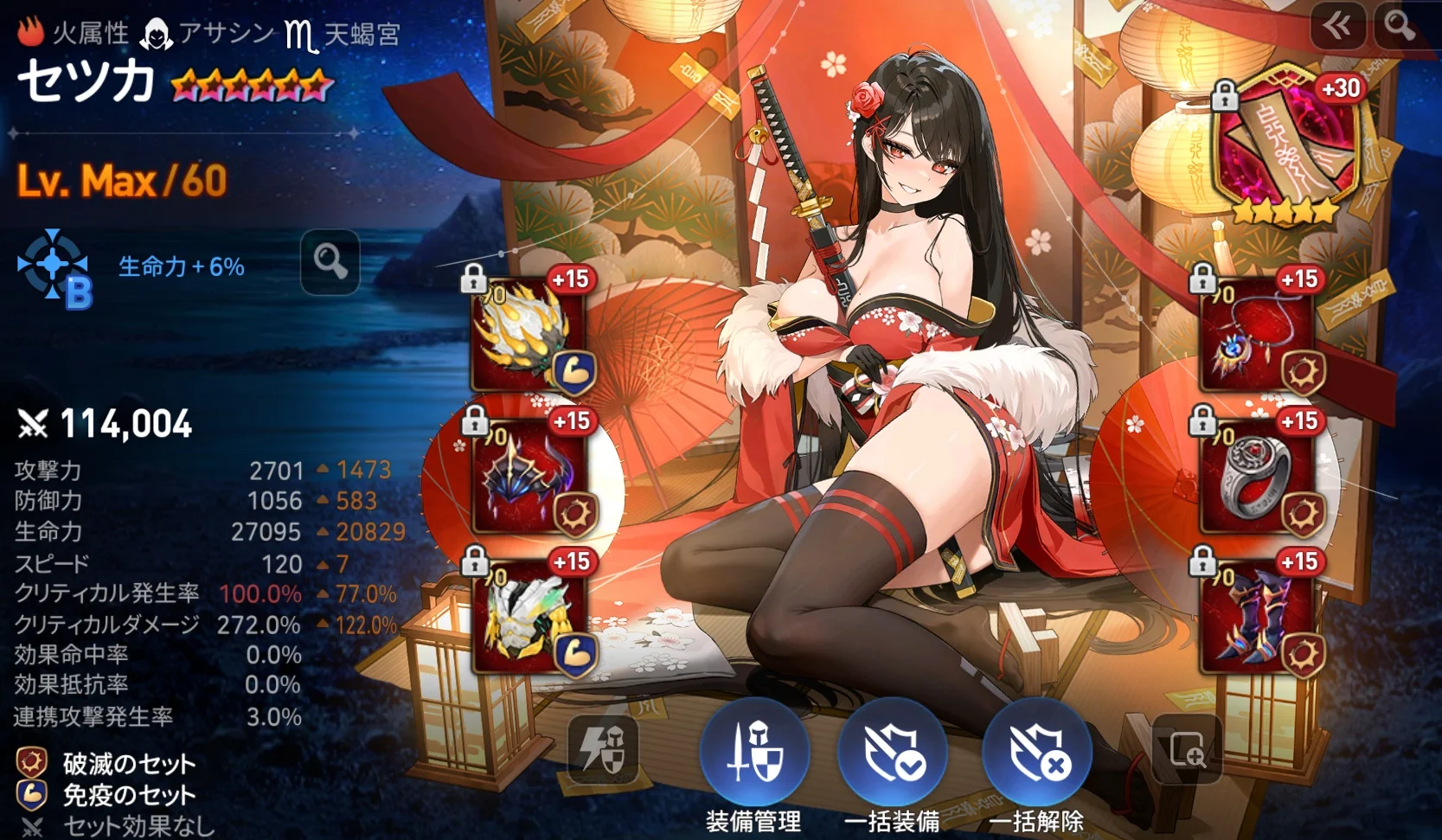Viewport: 1442px width, 840px height.
Task: Click the lightning skill enhance button
Action: (606, 749)
